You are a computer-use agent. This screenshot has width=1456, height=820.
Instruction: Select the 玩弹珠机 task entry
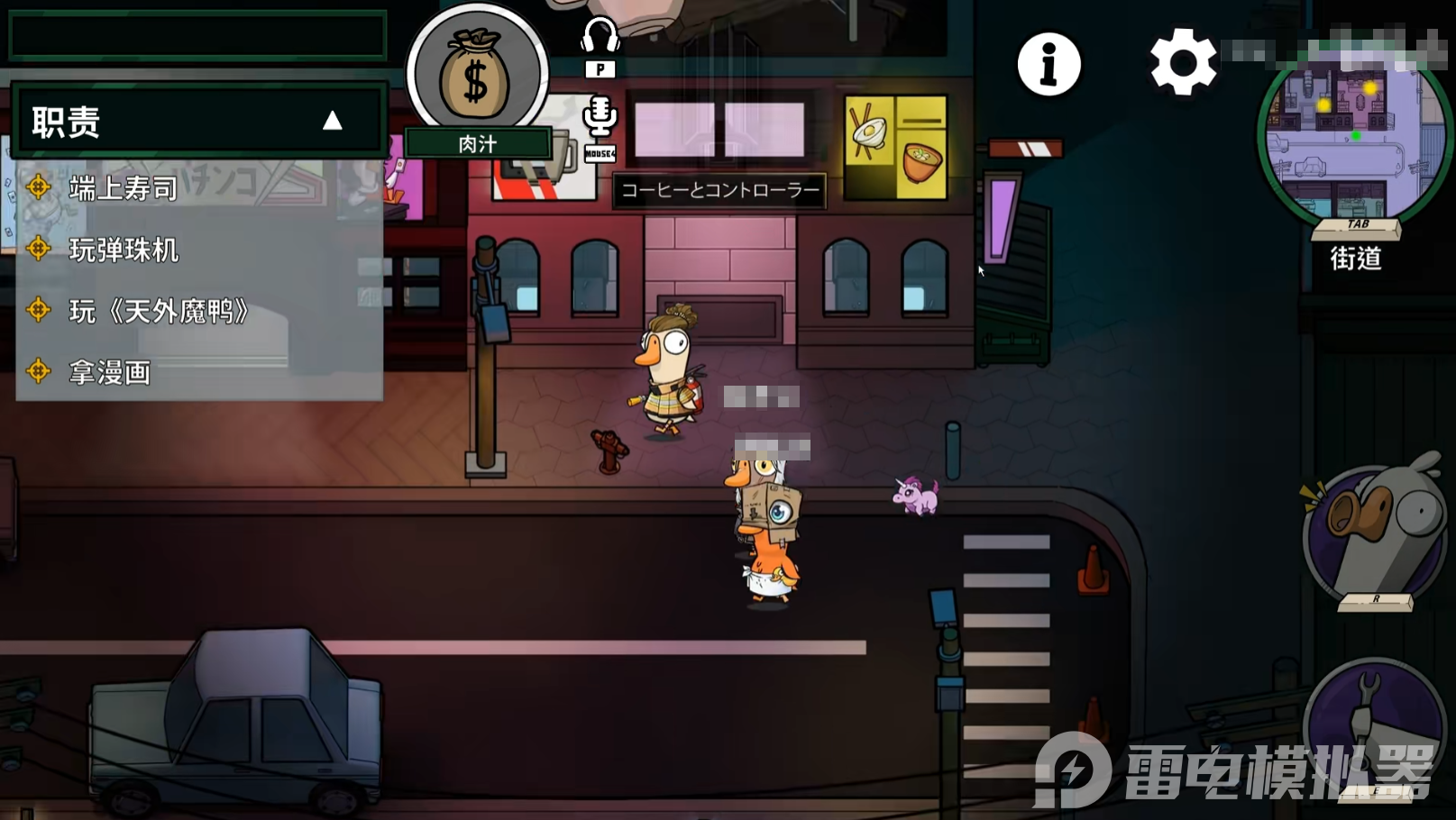pos(124,250)
